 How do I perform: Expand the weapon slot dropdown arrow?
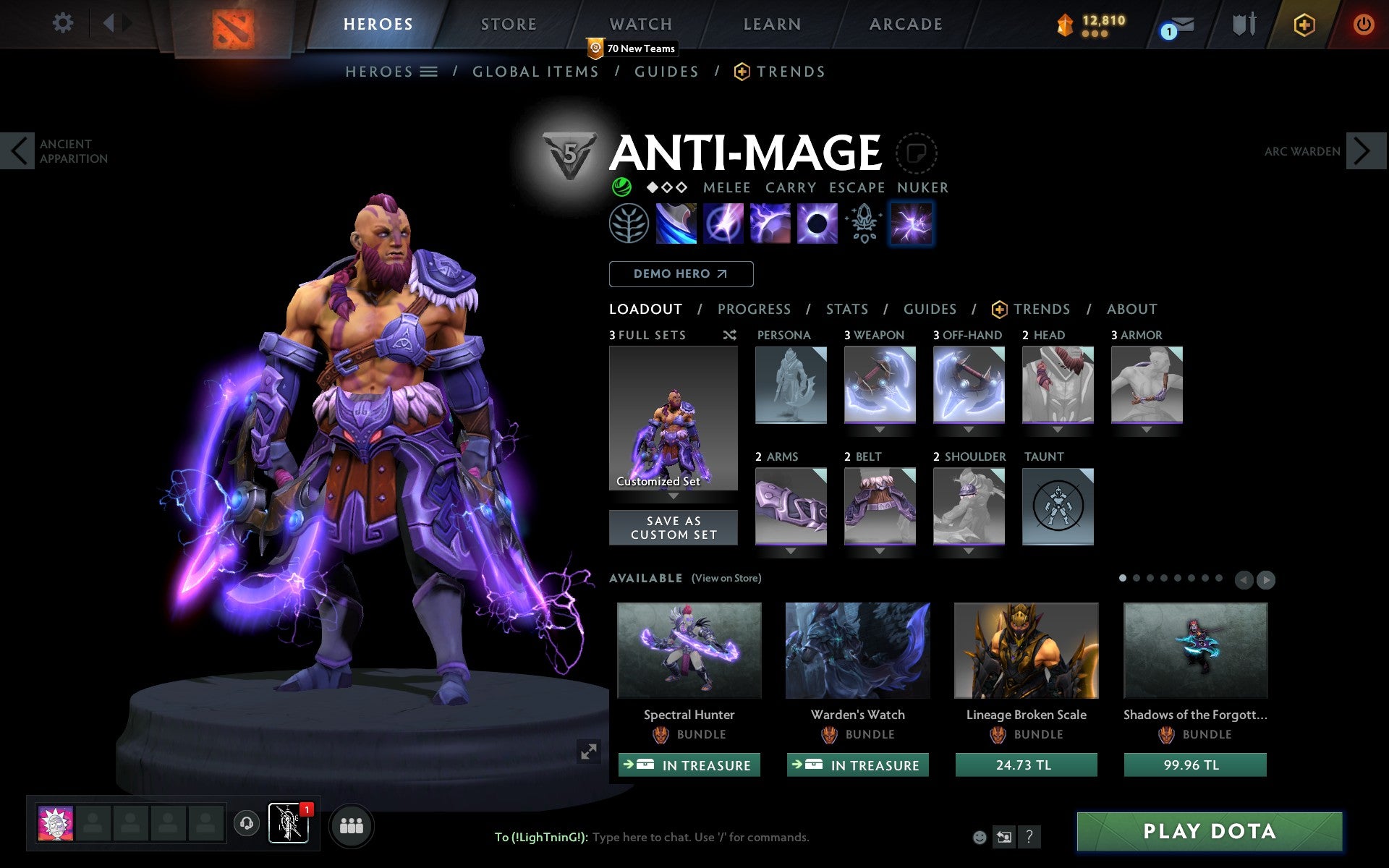point(880,428)
